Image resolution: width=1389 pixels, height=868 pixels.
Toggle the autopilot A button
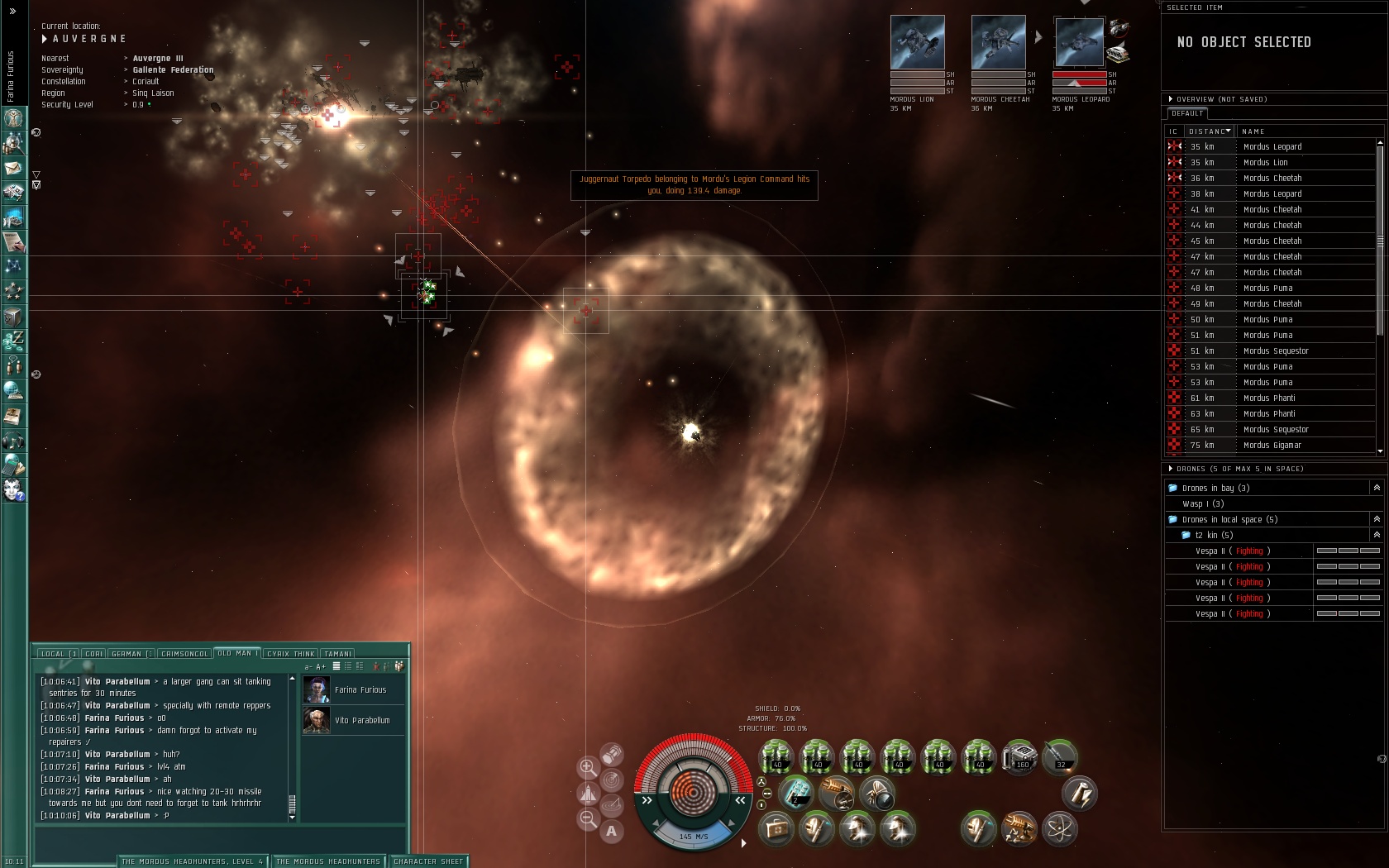point(611,832)
